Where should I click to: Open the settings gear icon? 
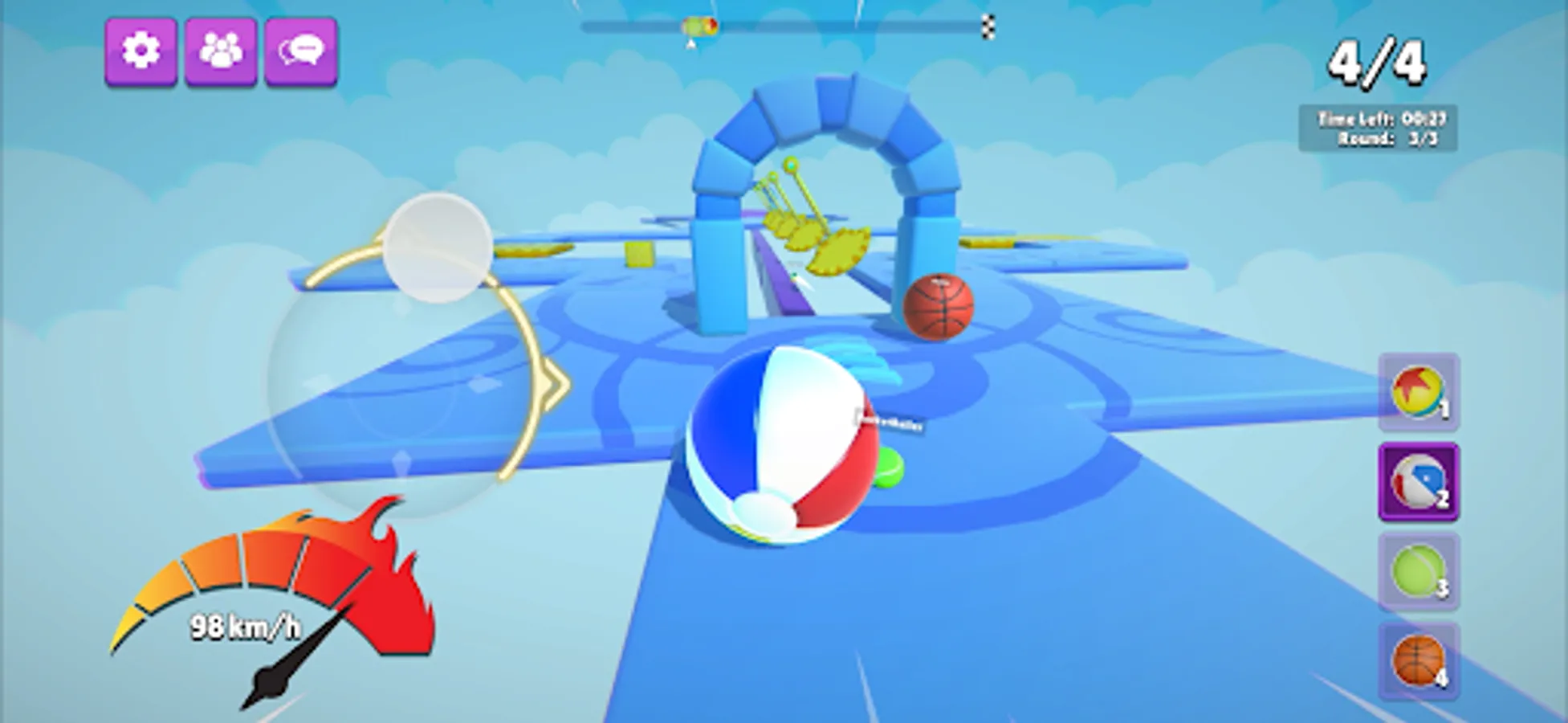coord(141,51)
